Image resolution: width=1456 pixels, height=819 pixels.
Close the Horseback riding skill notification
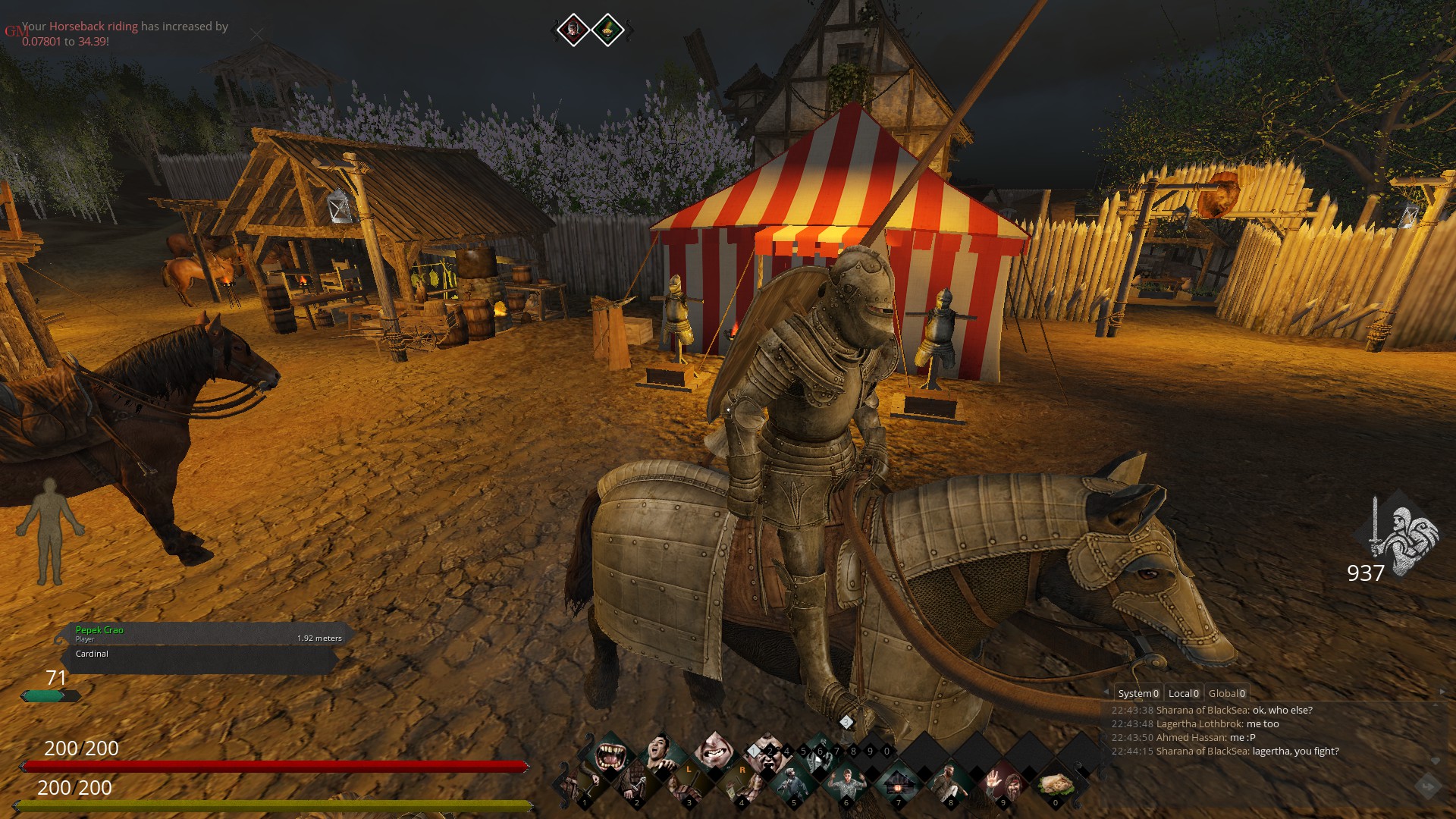coord(257,34)
